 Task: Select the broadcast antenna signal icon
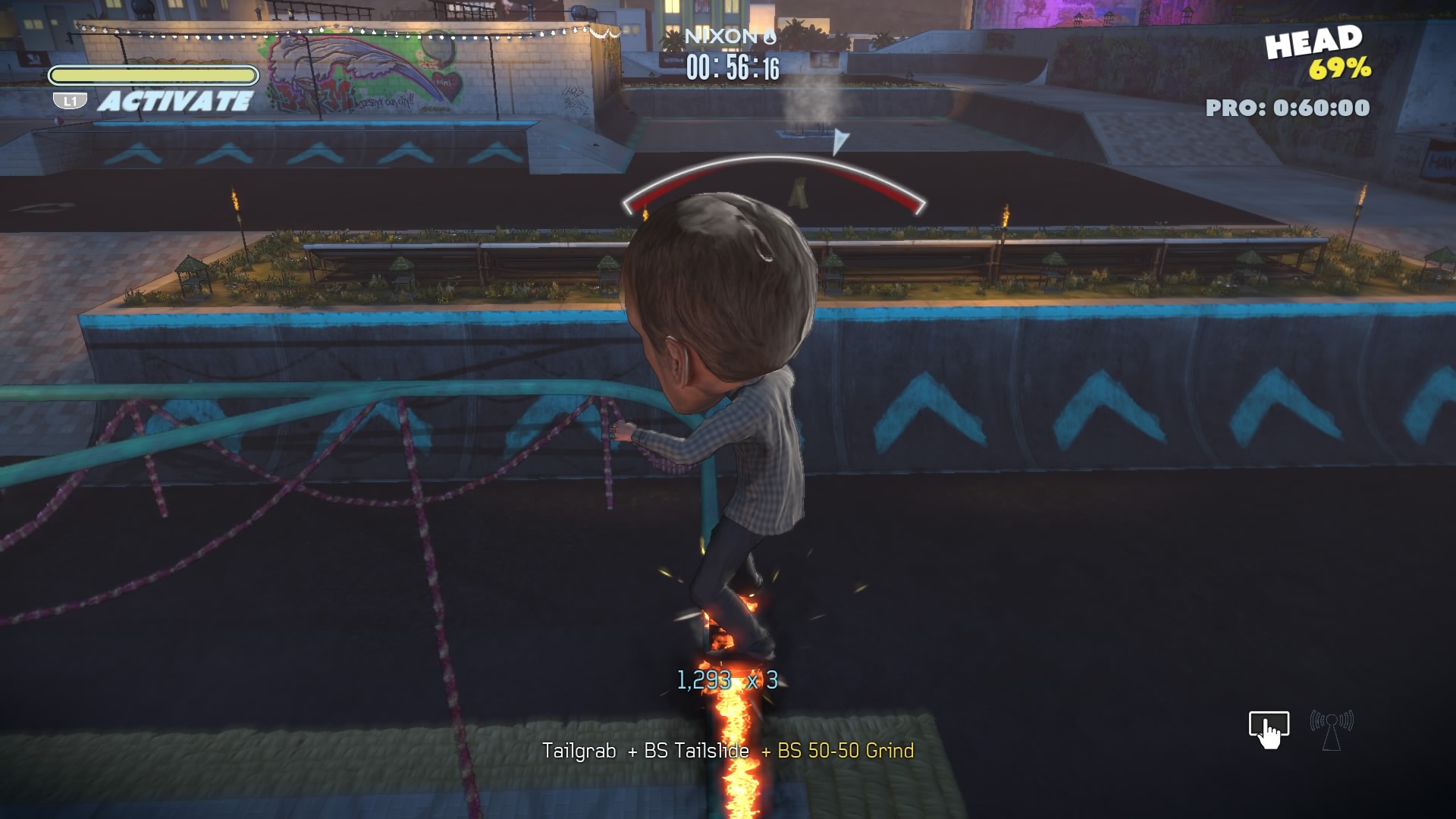[x=1332, y=729]
